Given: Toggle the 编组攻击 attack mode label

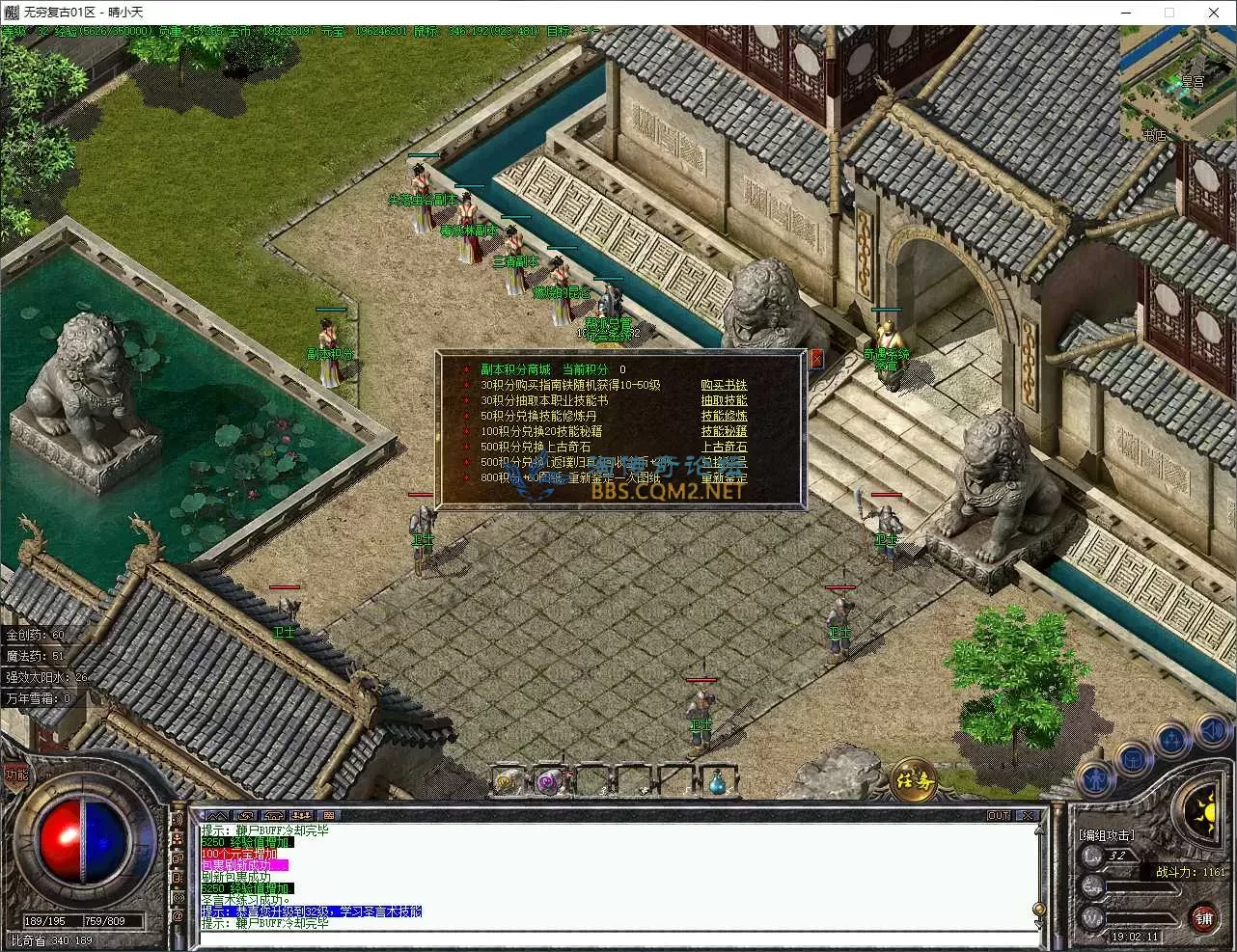Looking at the screenshot, I should click(x=1106, y=834).
